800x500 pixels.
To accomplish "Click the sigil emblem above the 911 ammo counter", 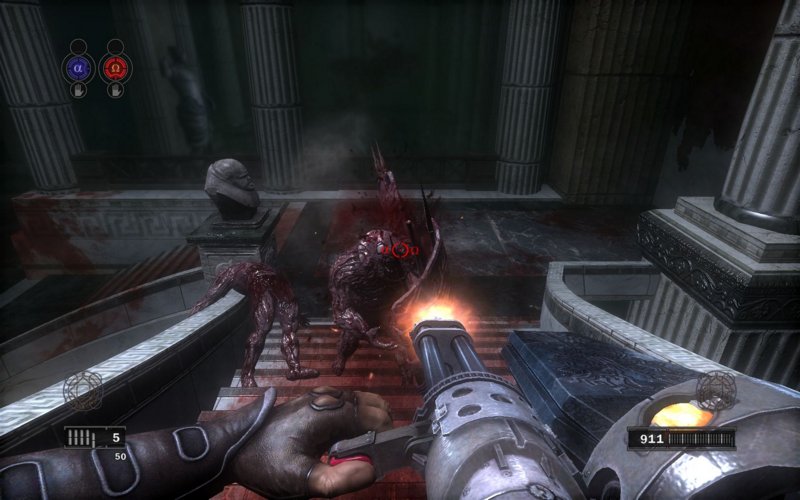I will click(716, 389).
